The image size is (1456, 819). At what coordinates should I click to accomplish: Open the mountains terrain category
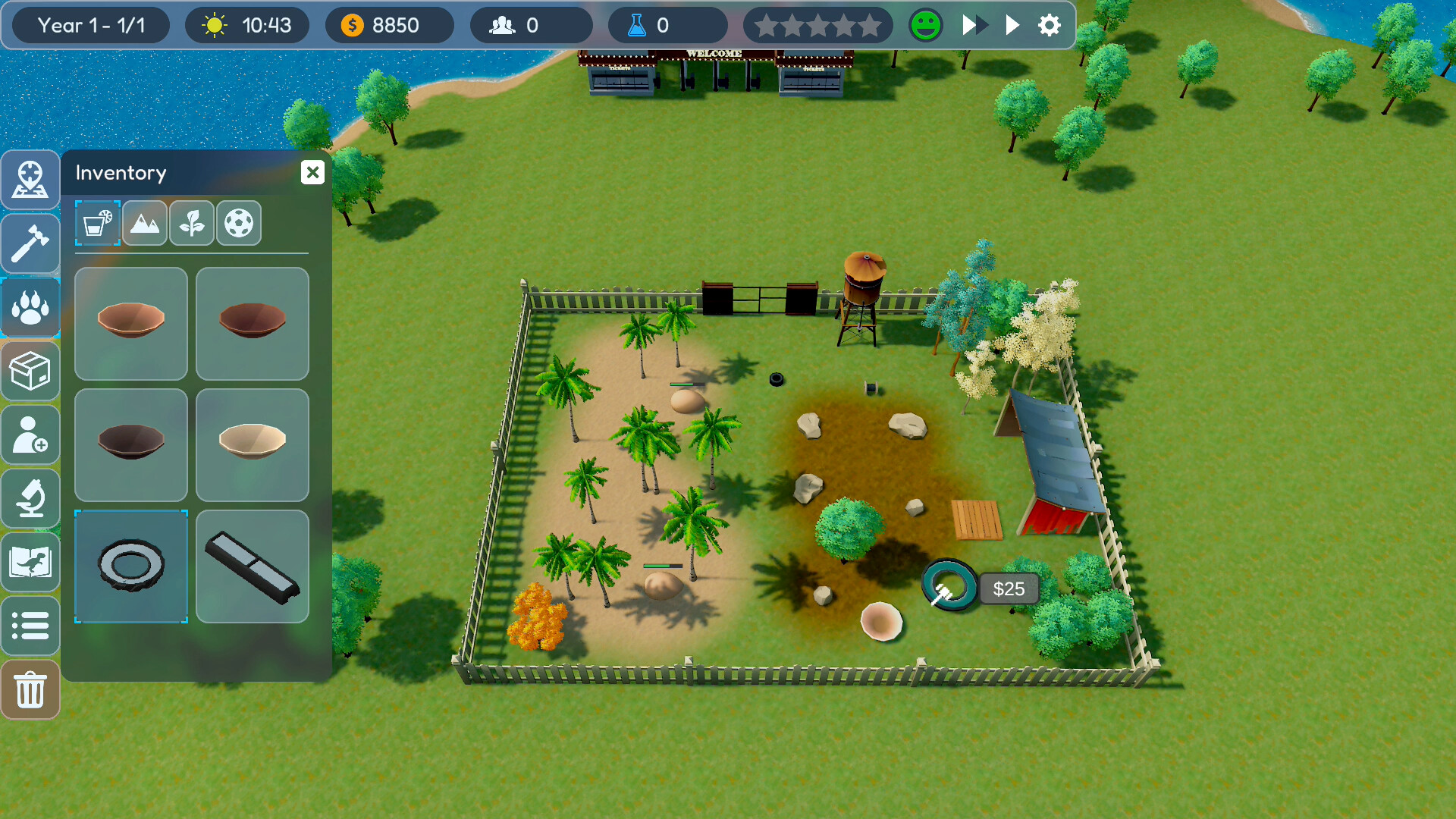pos(145,223)
